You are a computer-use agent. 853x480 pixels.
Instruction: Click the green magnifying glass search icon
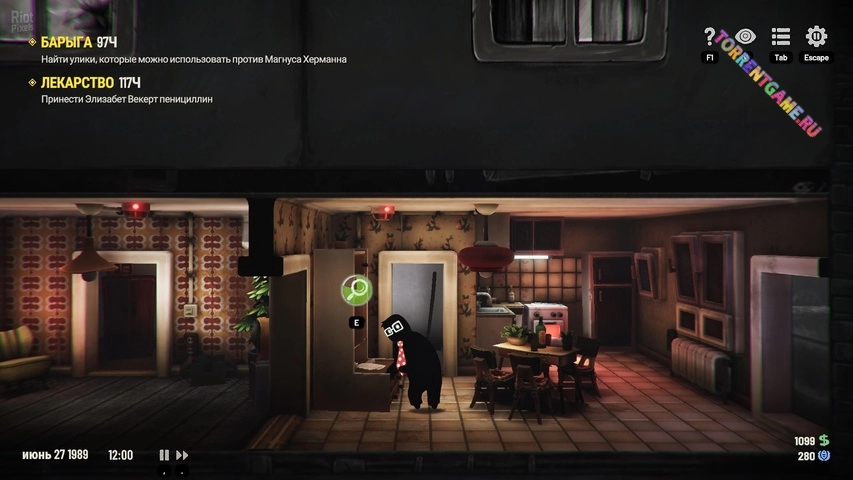point(356,290)
